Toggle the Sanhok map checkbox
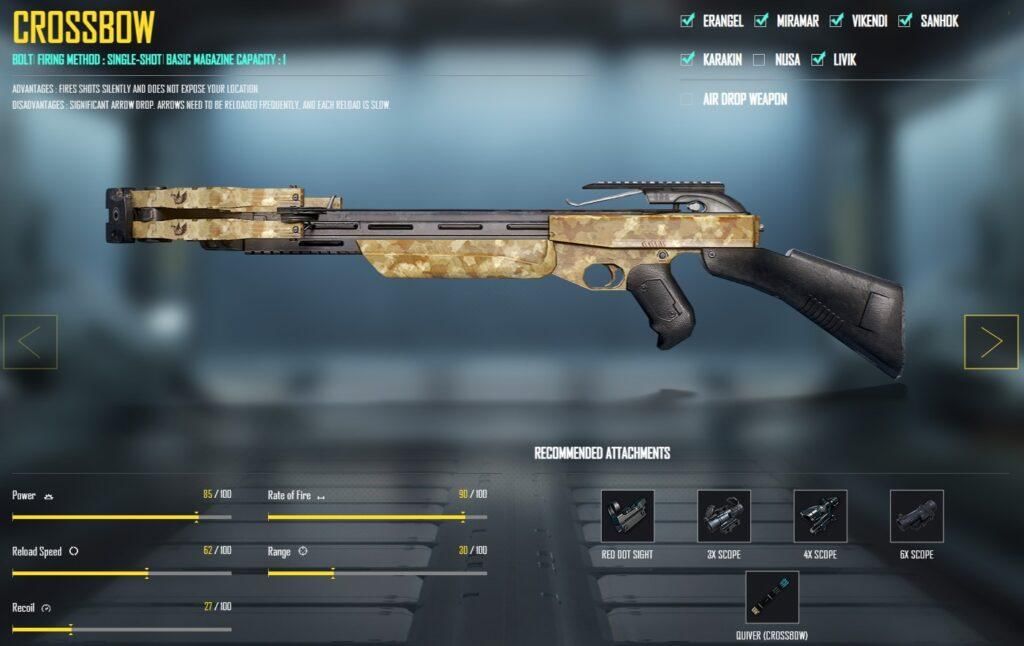The width and height of the screenshot is (1024, 646). pos(905,20)
